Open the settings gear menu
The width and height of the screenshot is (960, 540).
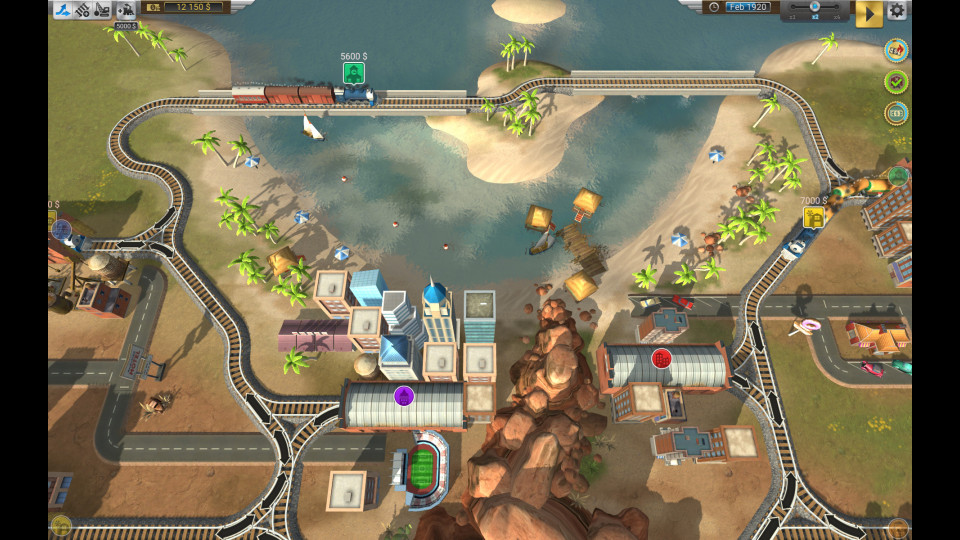[x=897, y=10]
